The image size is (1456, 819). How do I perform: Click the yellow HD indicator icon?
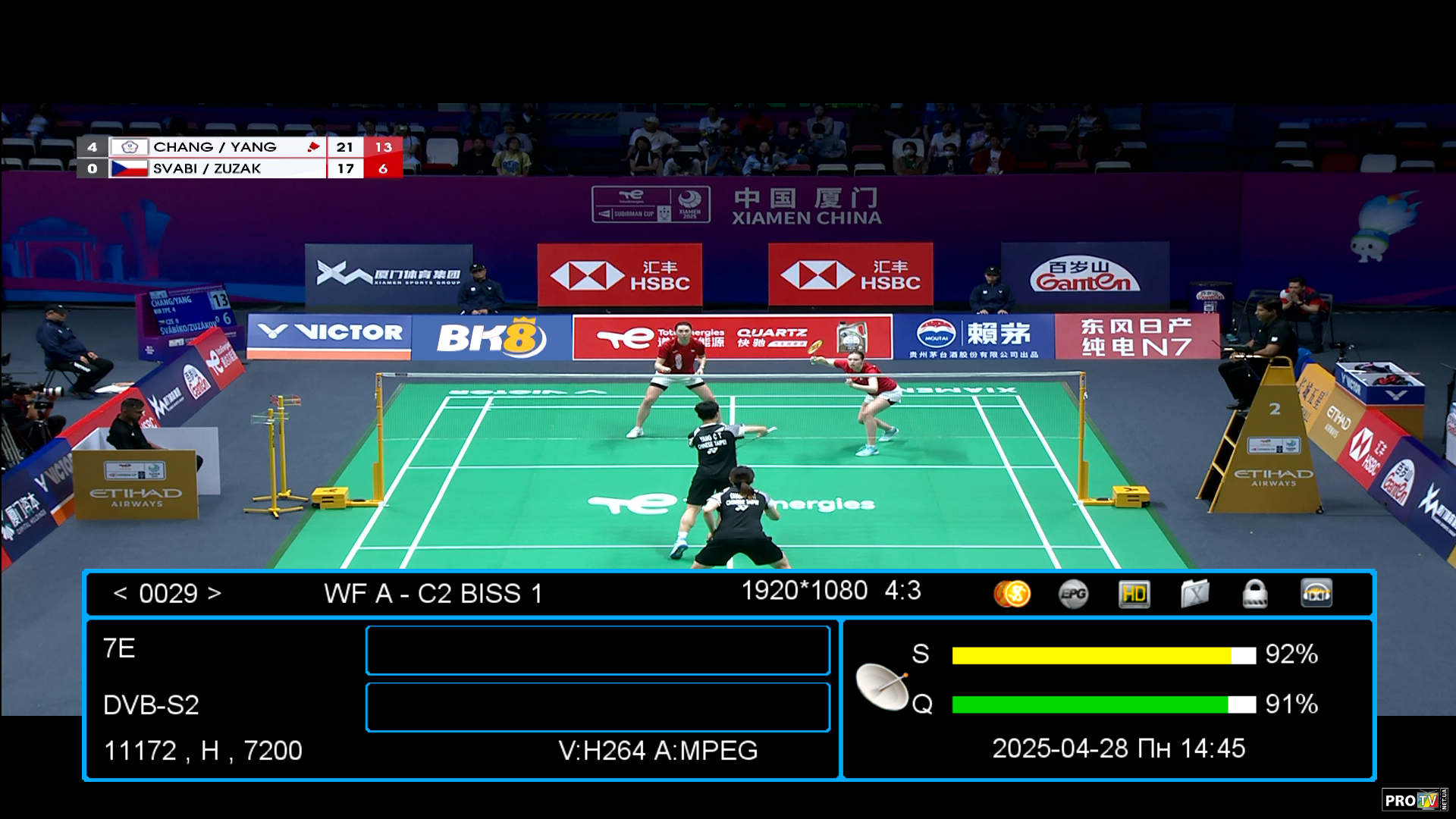click(x=1134, y=594)
